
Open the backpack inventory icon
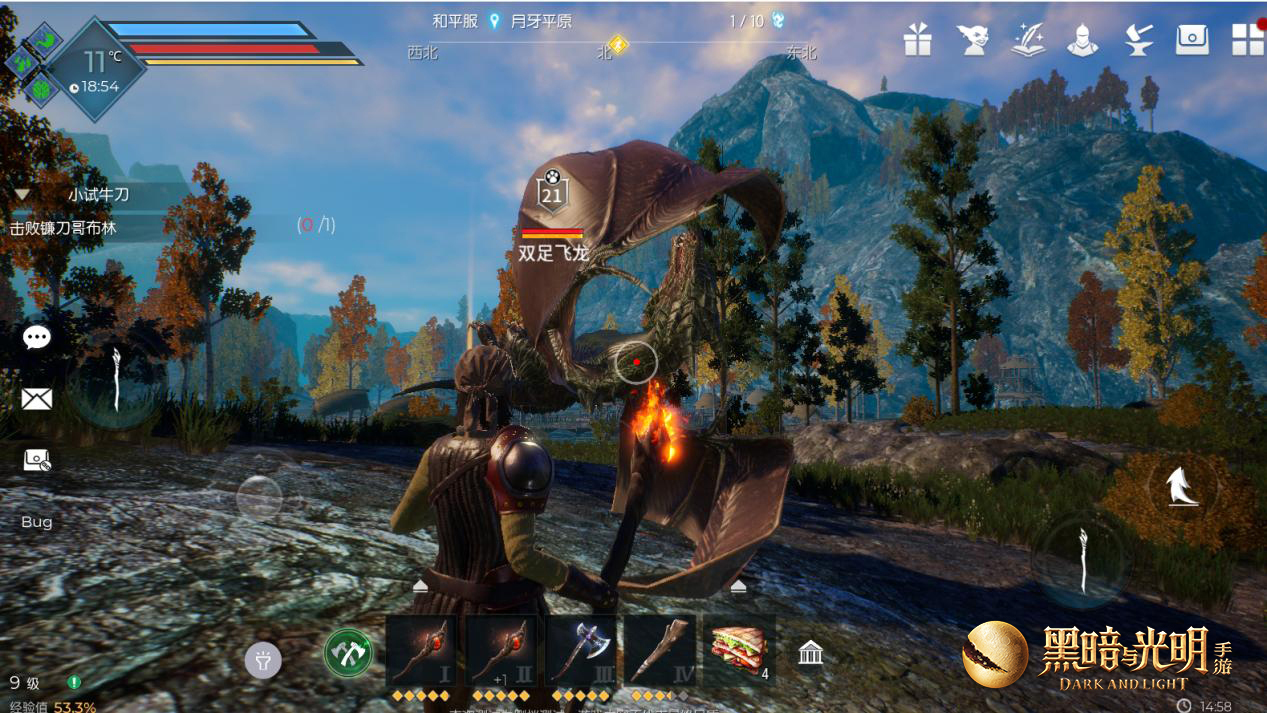1192,39
